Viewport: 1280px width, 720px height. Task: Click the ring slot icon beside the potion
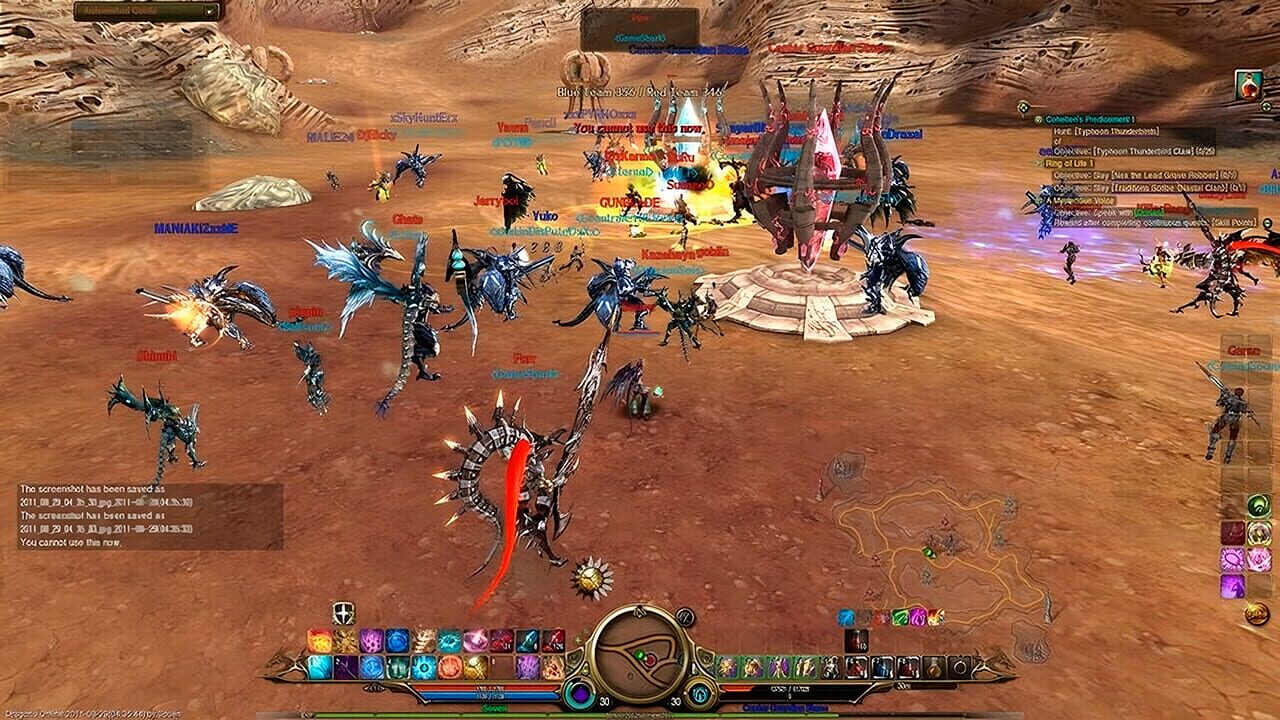tap(961, 668)
